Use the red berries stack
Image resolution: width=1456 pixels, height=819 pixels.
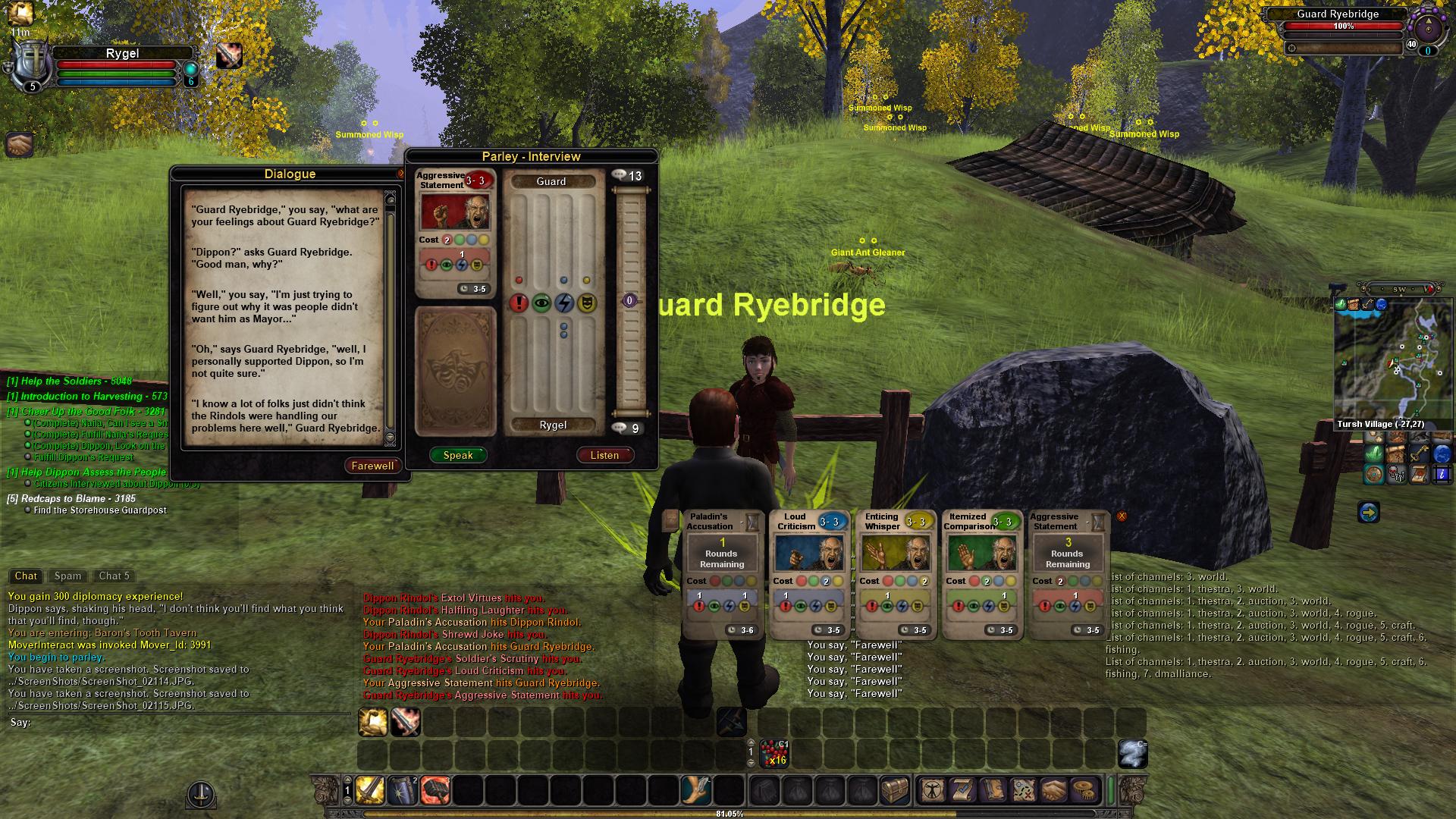point(774,753)
